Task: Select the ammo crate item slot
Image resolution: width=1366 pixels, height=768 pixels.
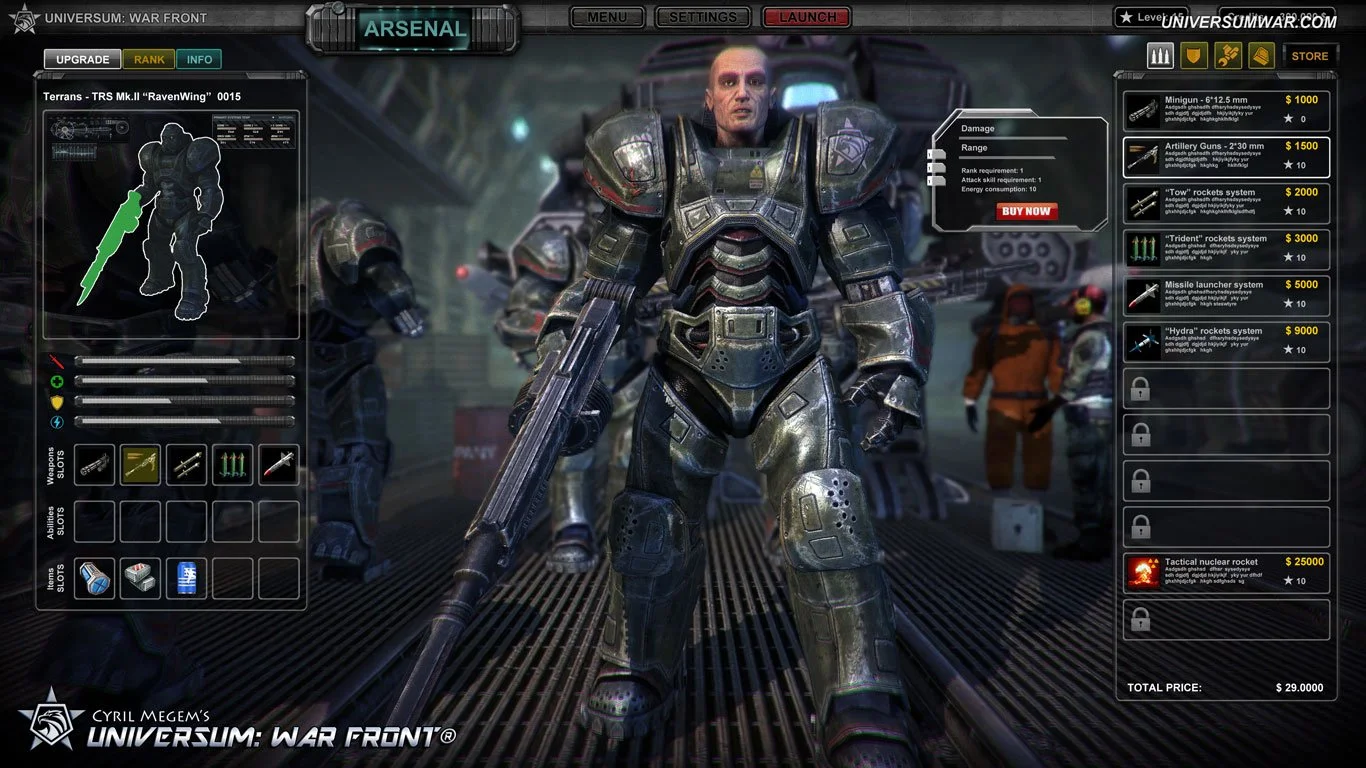Action: 140,578
